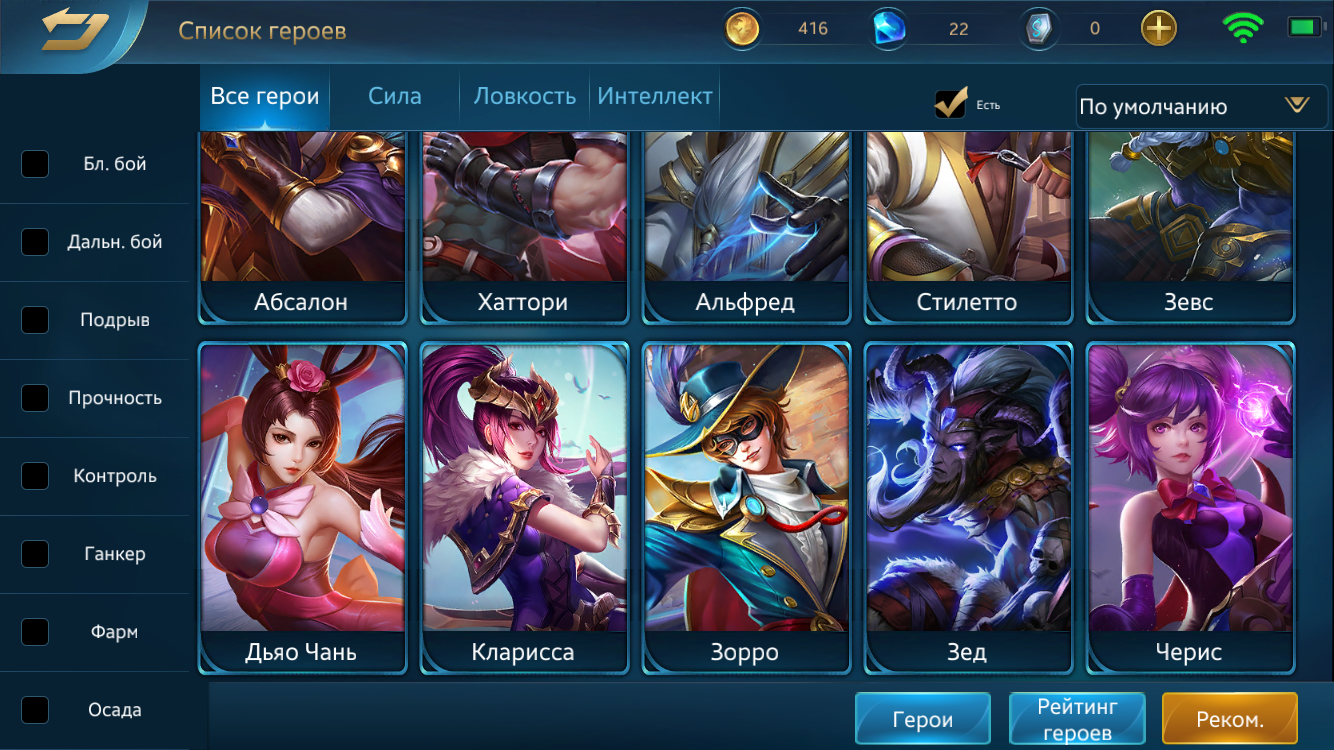1334x750 pixels.
Task: Click the blue gem currency icon
Action: [888, 28]
